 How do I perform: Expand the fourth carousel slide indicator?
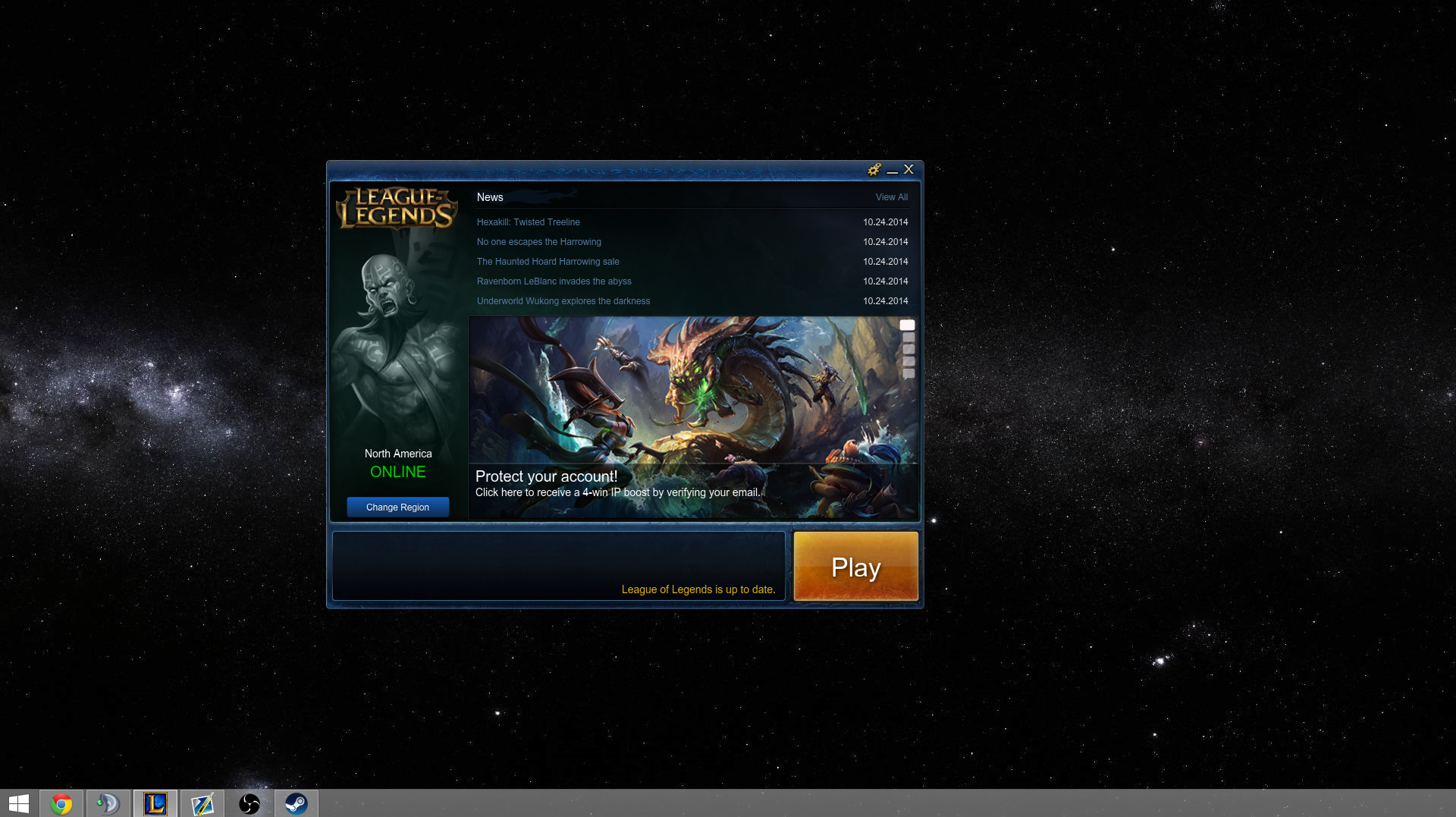point(908,361)
